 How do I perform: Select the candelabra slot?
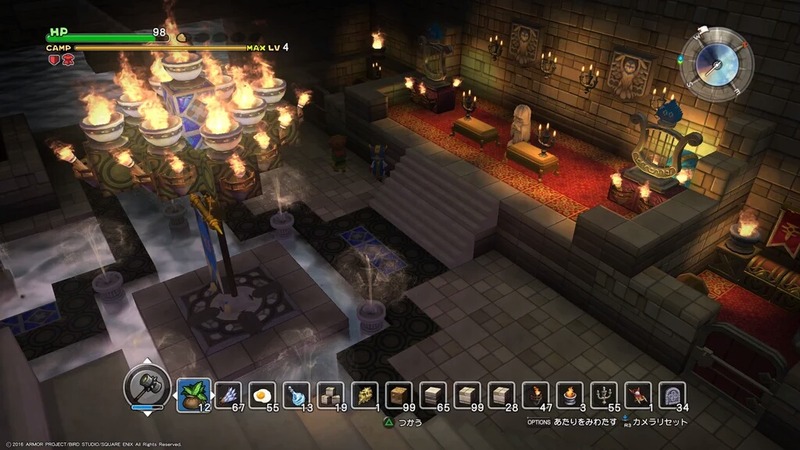(605, 396)
